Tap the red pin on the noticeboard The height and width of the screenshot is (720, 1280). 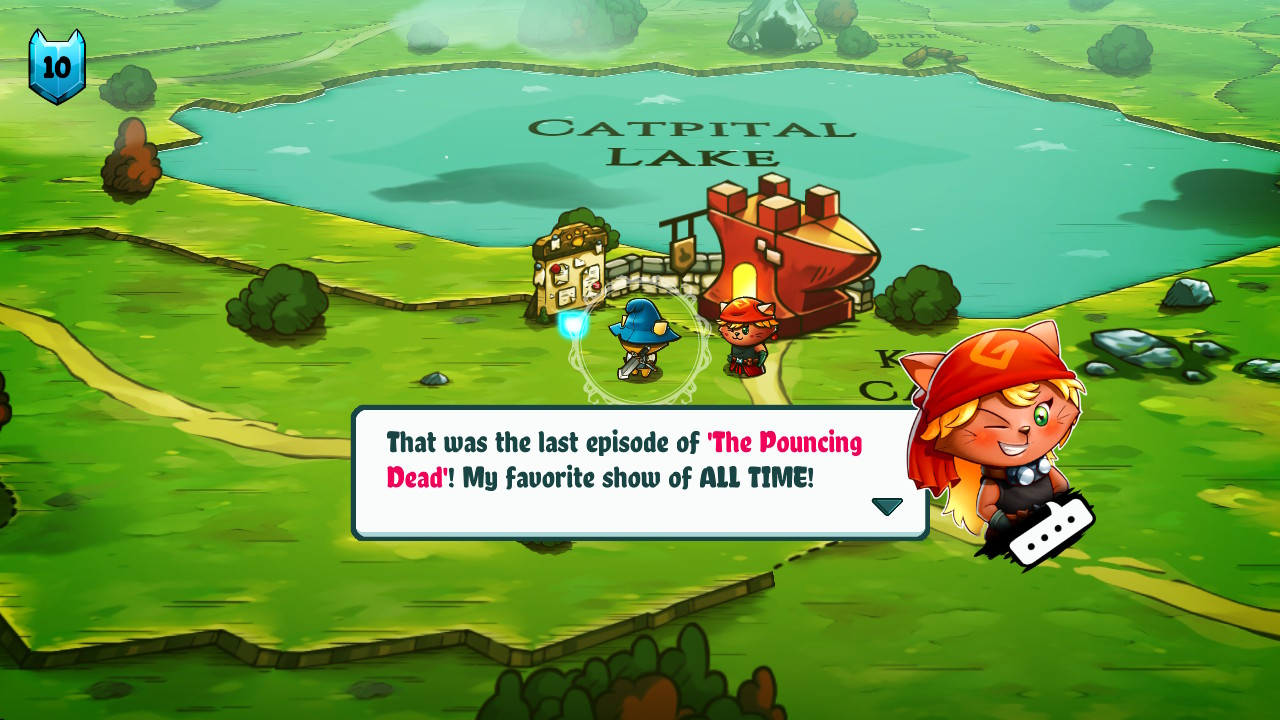pyautogui.click(x=556, y=268)
